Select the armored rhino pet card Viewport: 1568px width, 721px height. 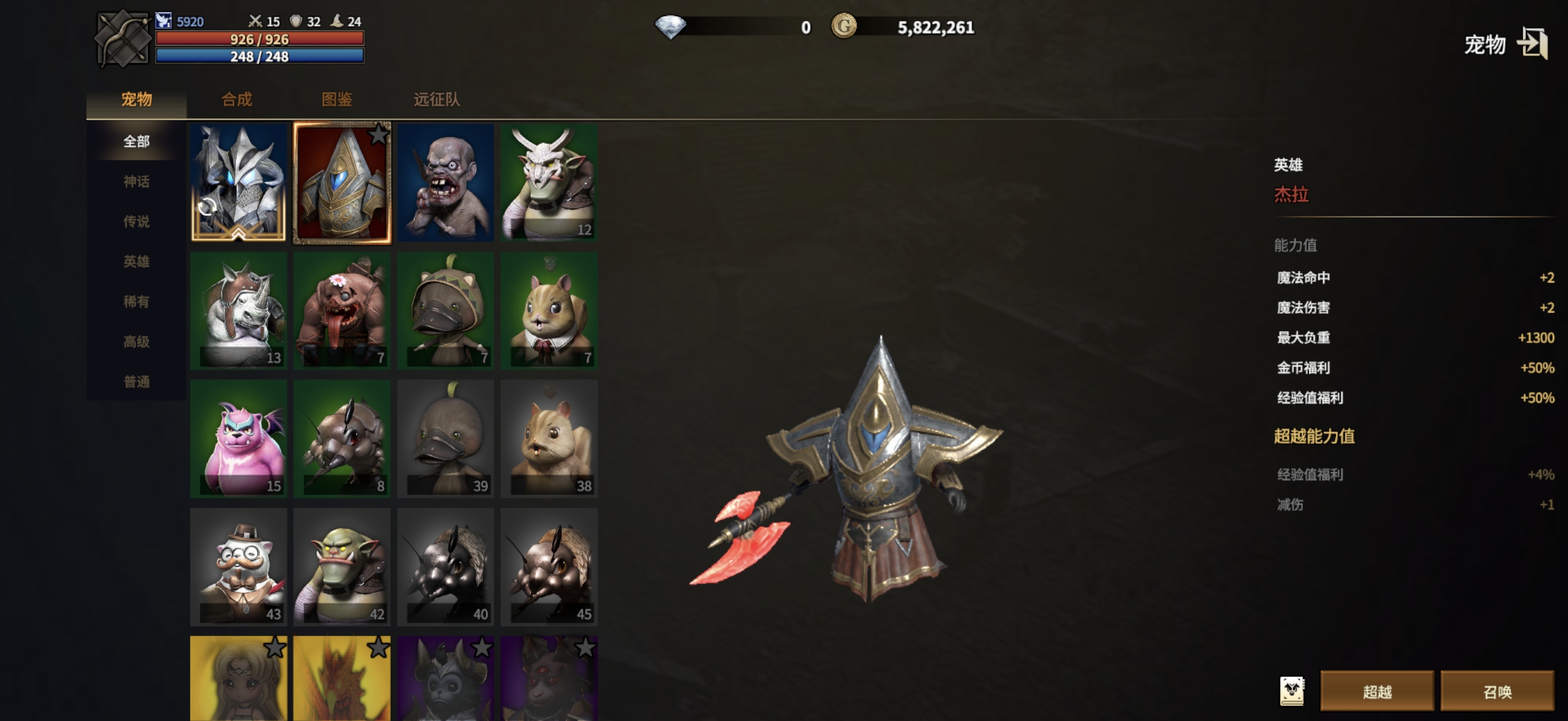[239, 310]
